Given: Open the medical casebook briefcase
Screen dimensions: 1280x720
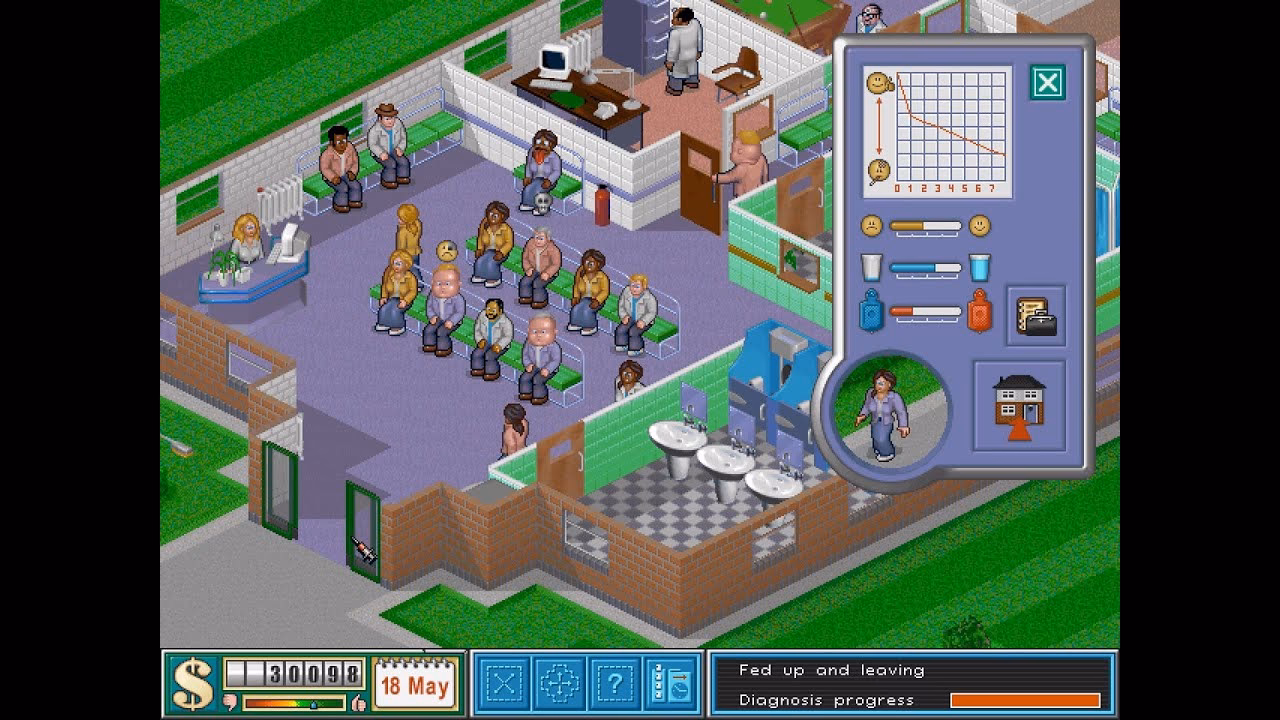Looking at the screenshot, I should click(1036, 317).
